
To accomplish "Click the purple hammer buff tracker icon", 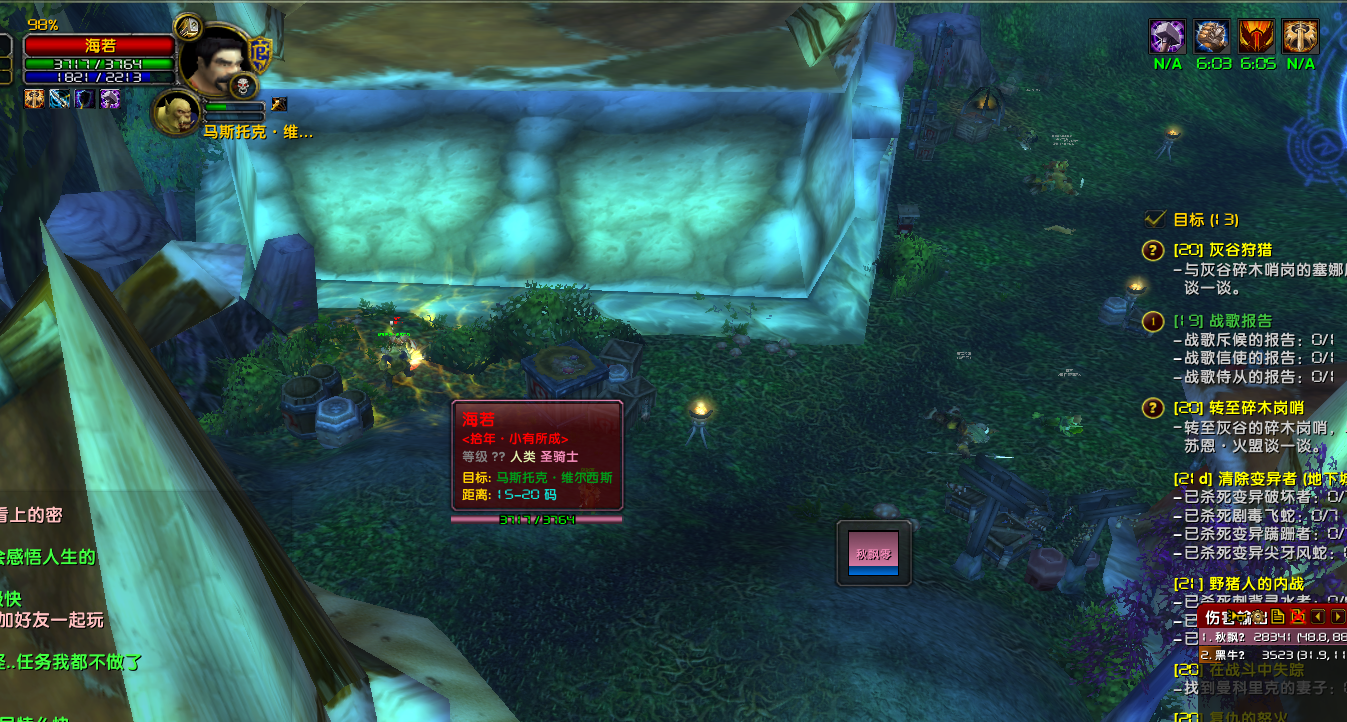I will [x=1167, y=37].
